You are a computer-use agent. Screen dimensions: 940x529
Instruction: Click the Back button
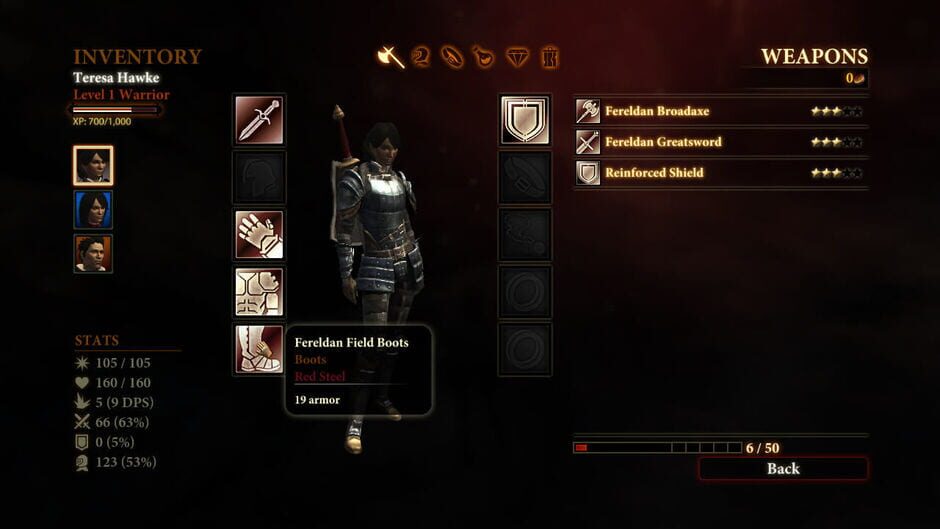coord(783,468)
